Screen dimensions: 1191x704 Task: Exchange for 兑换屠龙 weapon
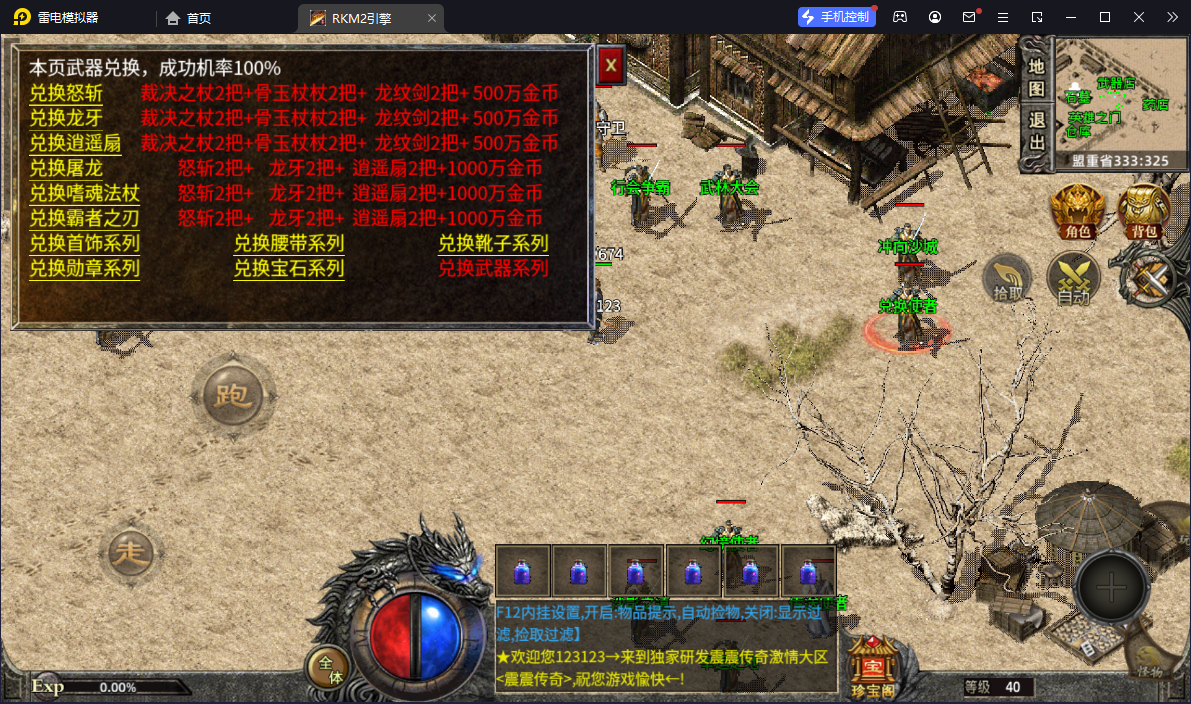[x=66, y=168]
